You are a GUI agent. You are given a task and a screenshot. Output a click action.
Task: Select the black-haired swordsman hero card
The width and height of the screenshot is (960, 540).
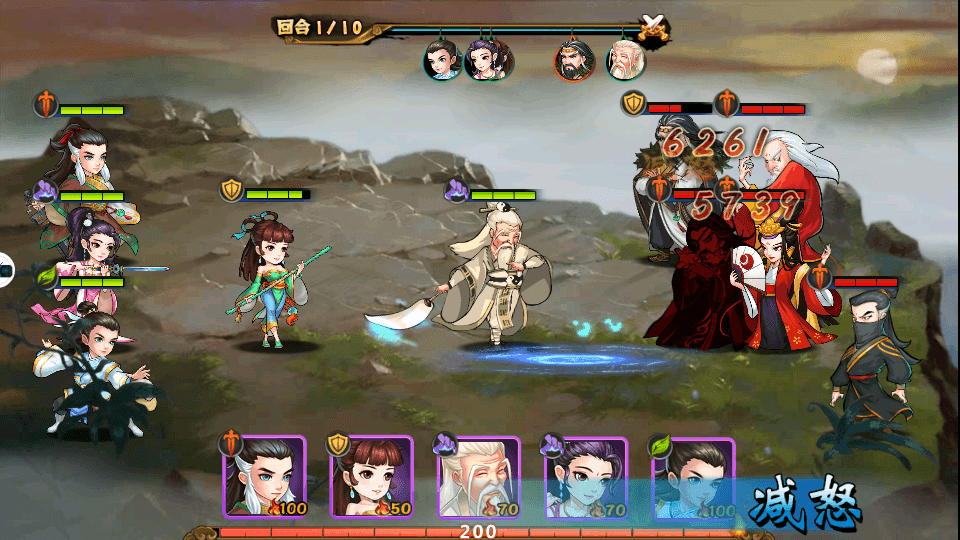(x=263, y=477)
